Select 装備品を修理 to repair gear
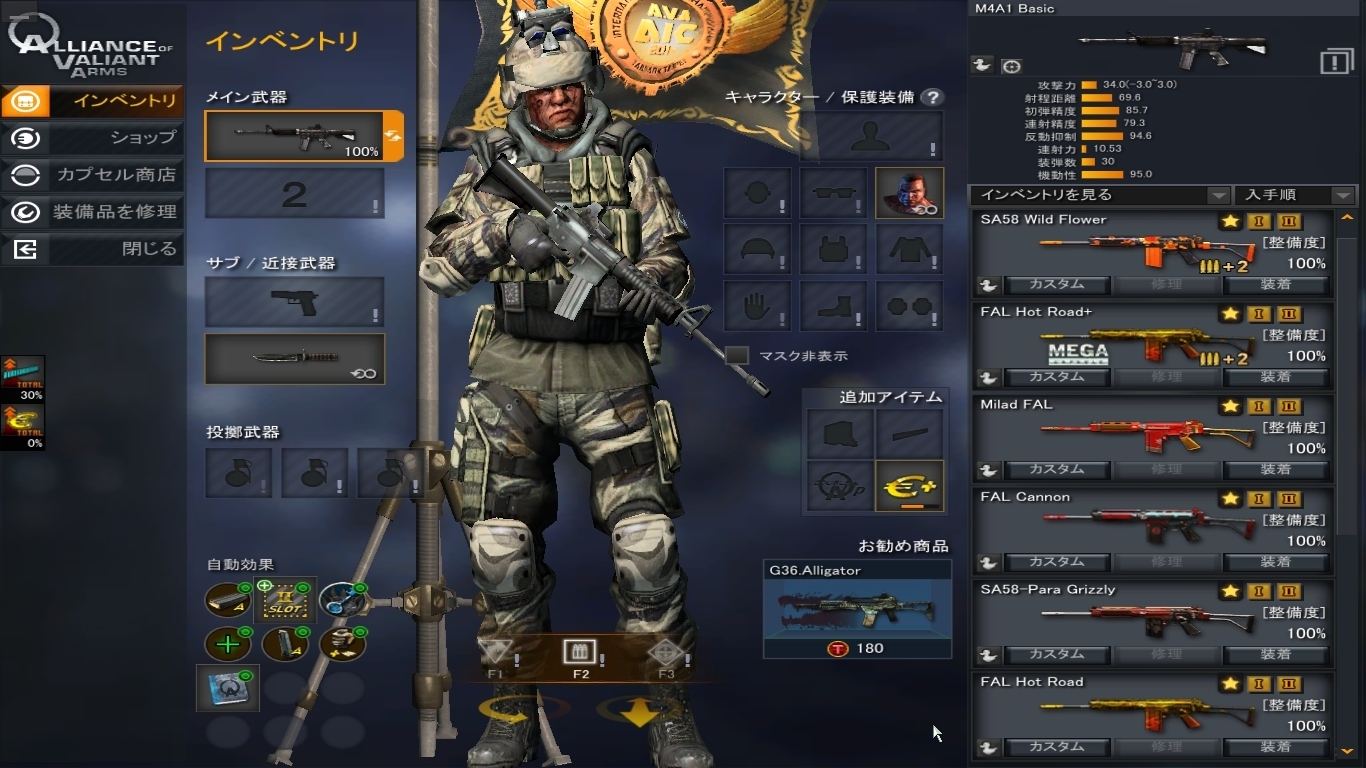This screenshot has height=768, width=1366. 92,212
